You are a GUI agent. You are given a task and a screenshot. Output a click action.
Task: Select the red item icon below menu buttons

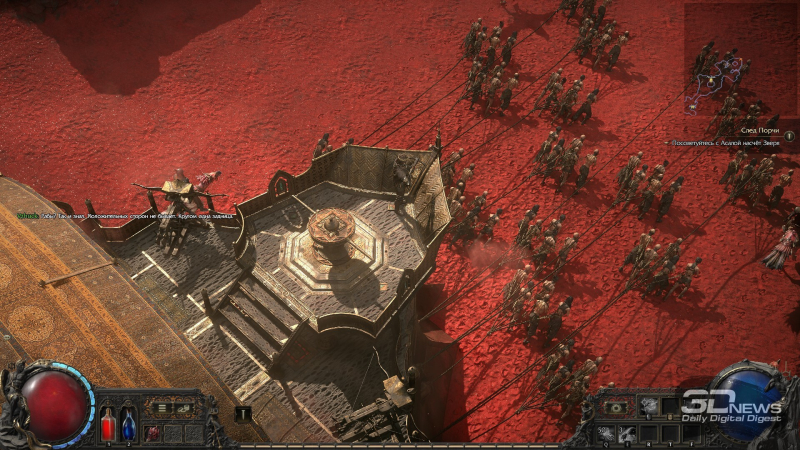point(152,431)
